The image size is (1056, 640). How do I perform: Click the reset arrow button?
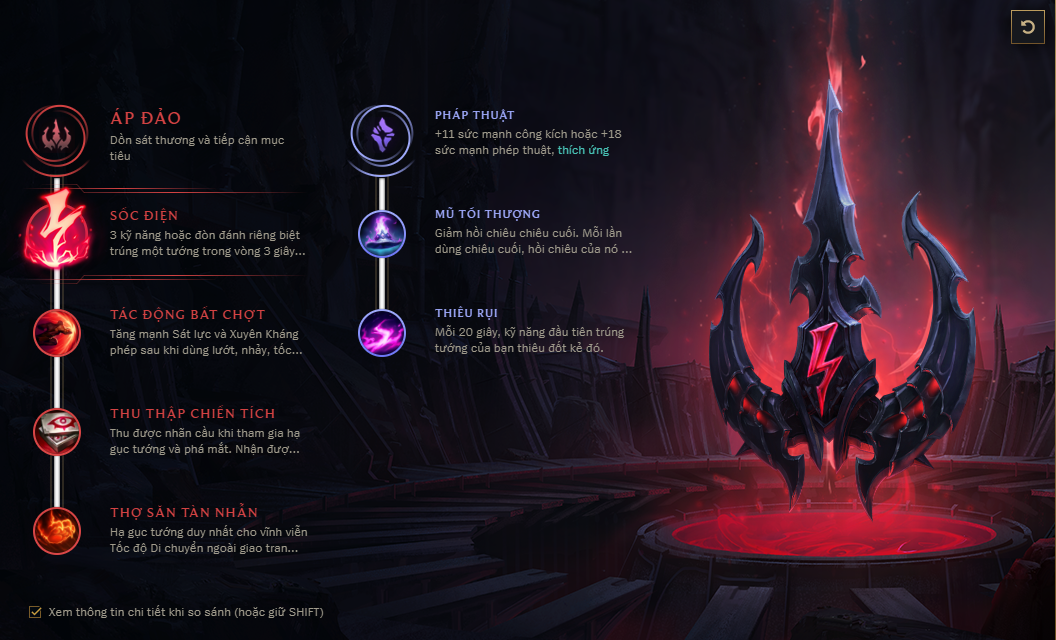(x=1028, y=27)
